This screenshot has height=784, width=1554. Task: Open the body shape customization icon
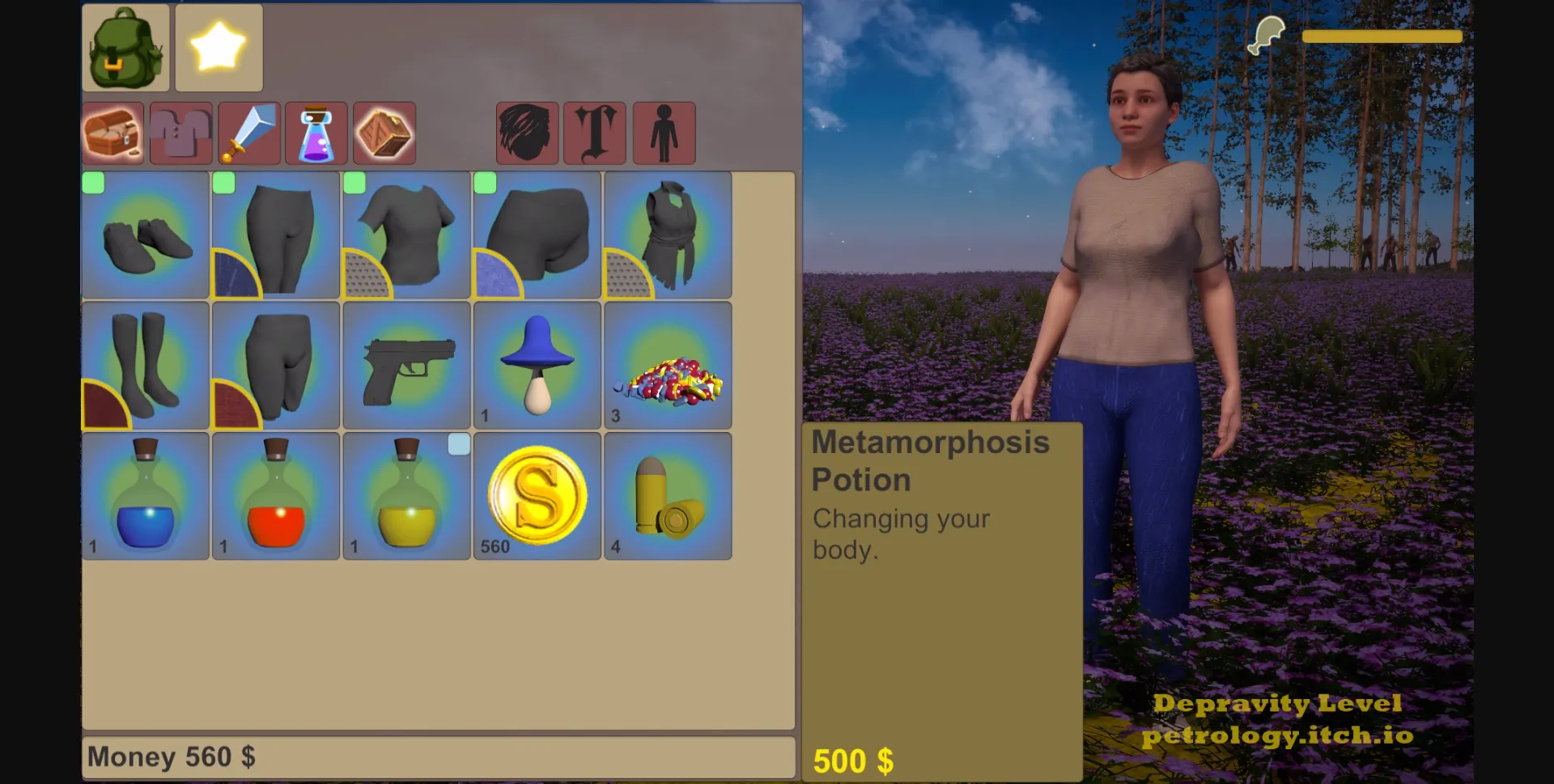pyautogui.click(x=664, y=132)
